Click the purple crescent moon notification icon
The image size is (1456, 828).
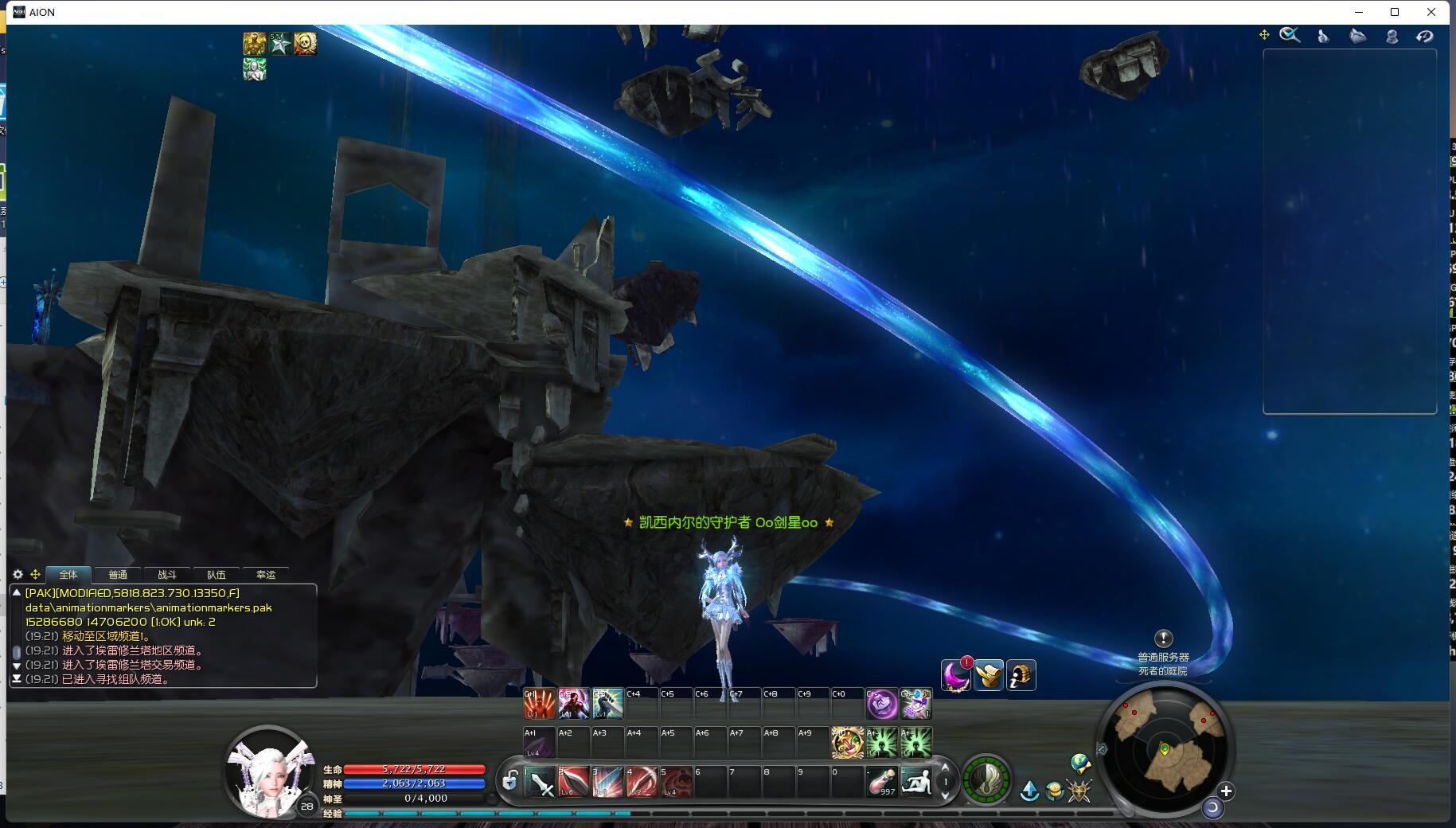pyautogui.click(x=956, y=675)
